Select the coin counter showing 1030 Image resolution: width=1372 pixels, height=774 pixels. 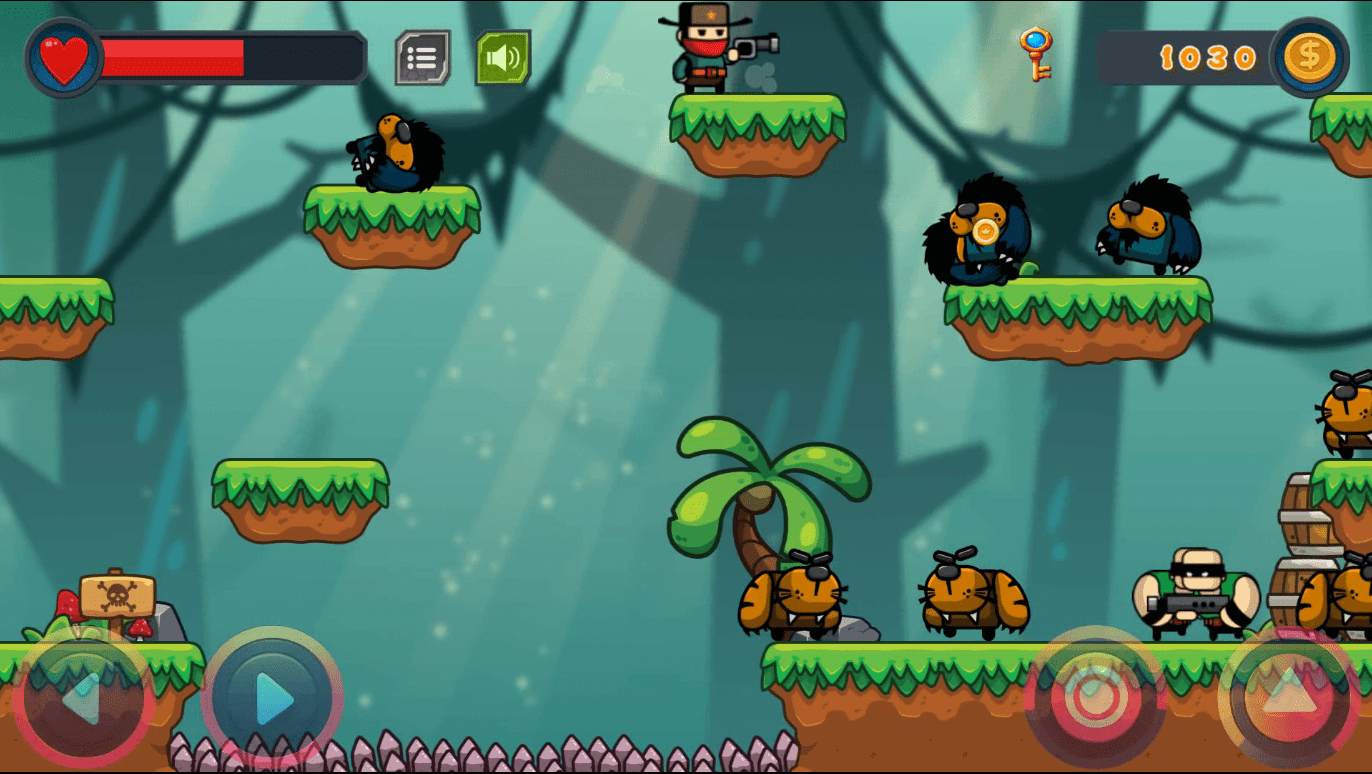point(1205,57)
